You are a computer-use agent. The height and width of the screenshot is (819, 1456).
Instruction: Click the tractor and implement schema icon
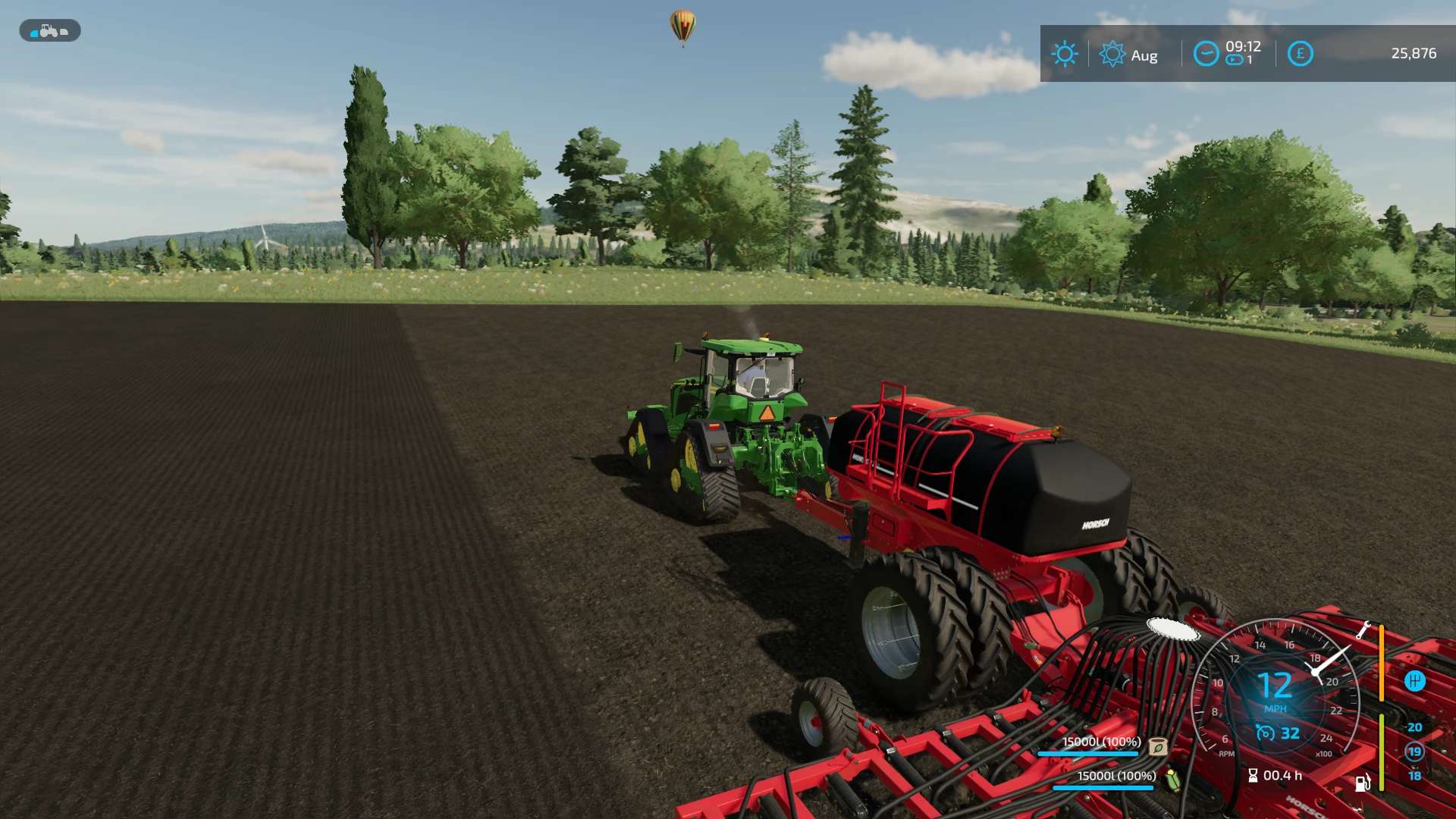tap(49, 31)
